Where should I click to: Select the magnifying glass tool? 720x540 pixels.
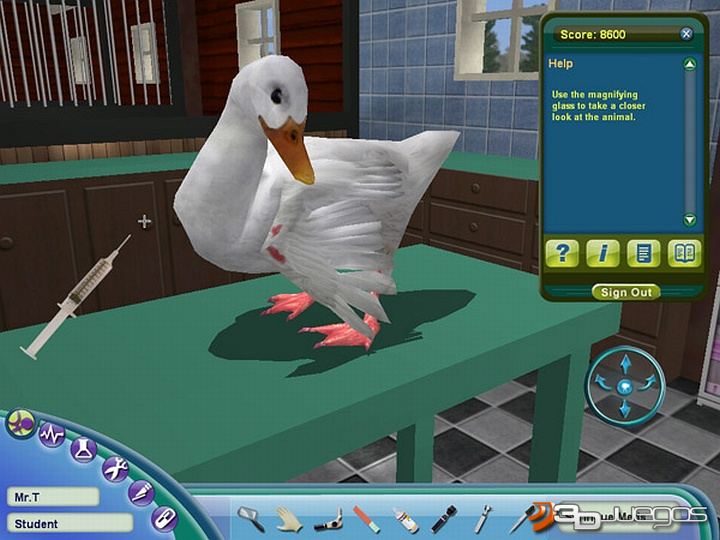coord(250,517)
